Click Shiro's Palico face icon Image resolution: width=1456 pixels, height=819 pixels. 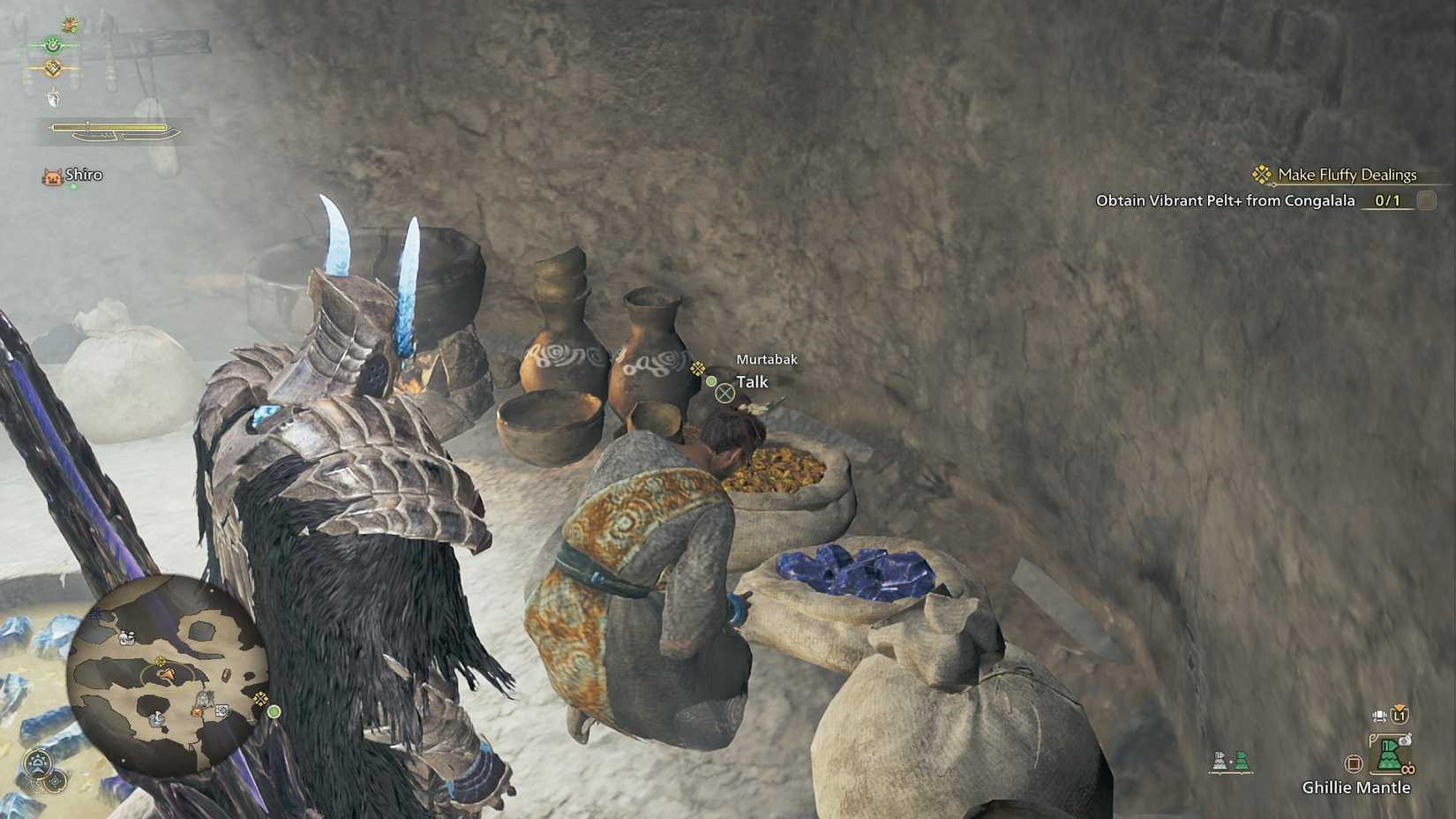tap(53, 176)
